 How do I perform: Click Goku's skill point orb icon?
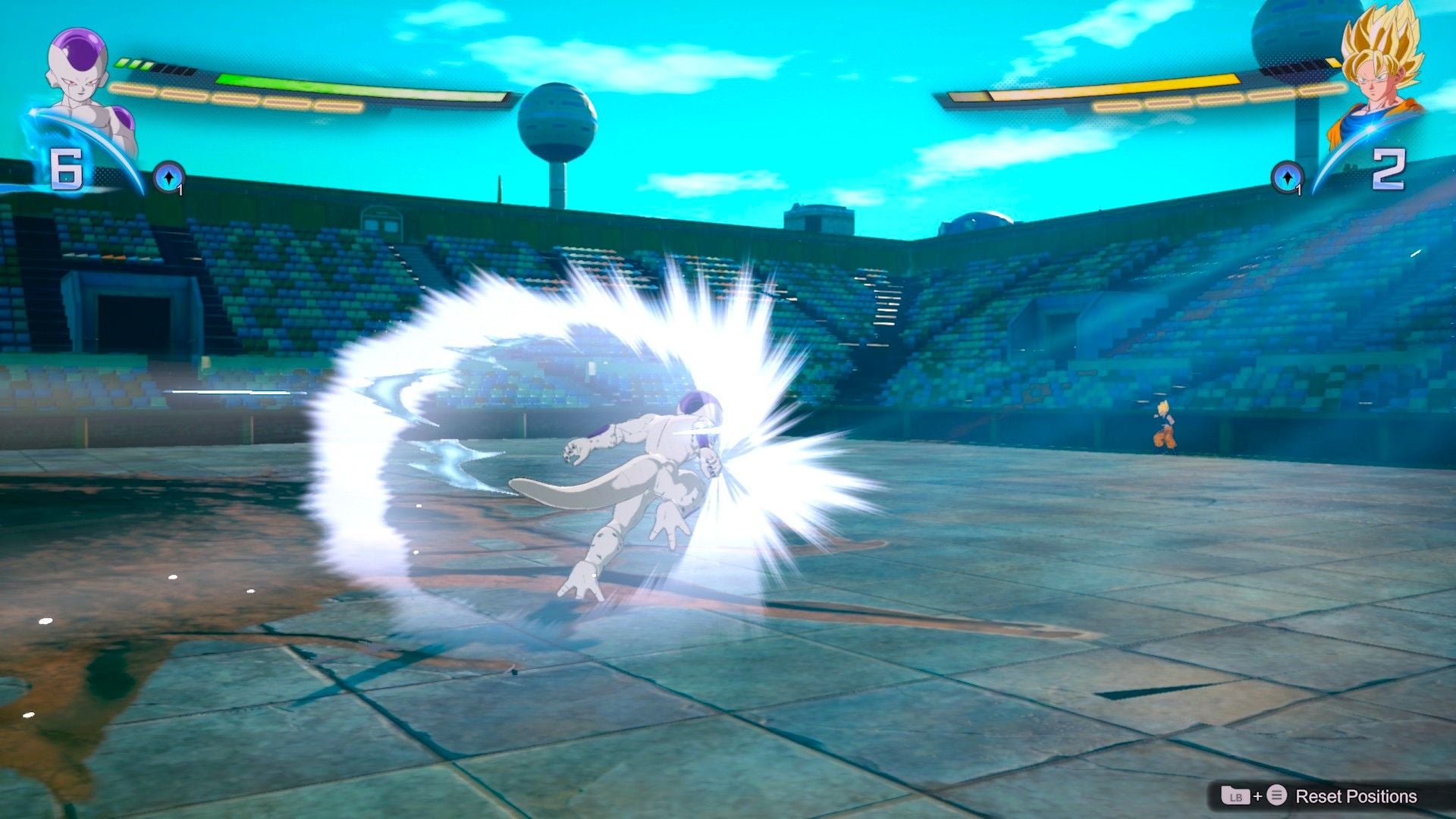(x=1288, y=177)
